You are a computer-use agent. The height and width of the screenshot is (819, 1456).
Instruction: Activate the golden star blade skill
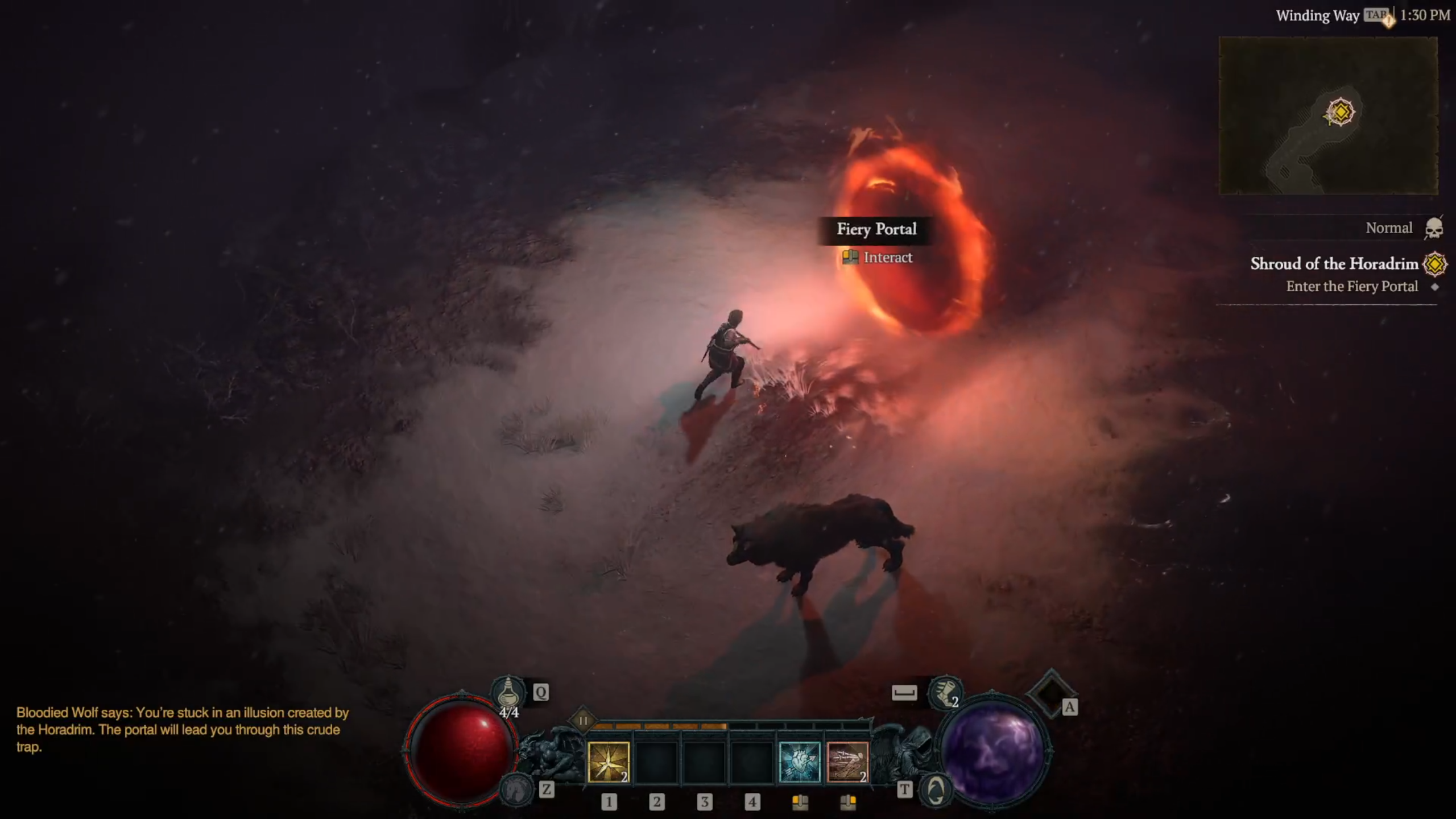click(608, 762)
